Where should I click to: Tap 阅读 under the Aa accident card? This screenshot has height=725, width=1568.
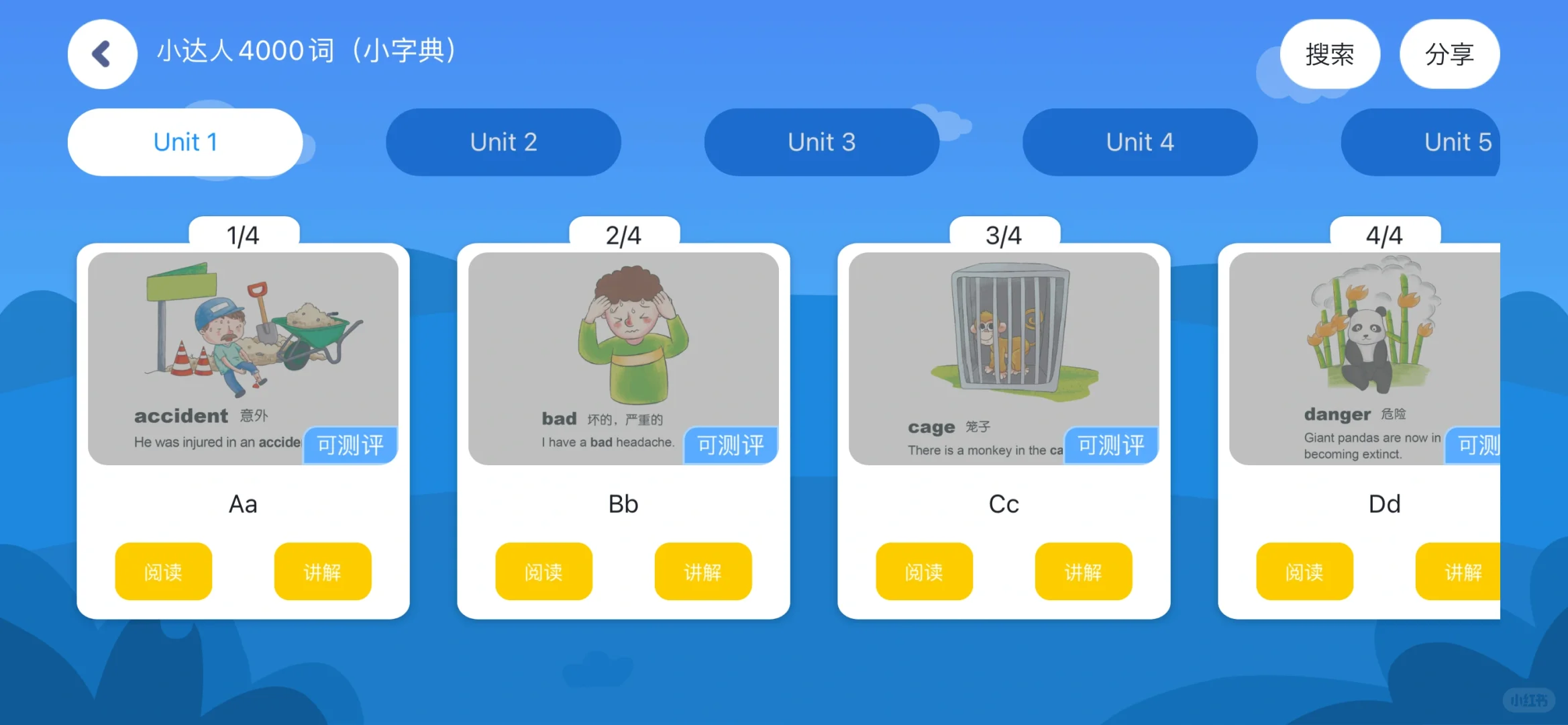point(163,571)
